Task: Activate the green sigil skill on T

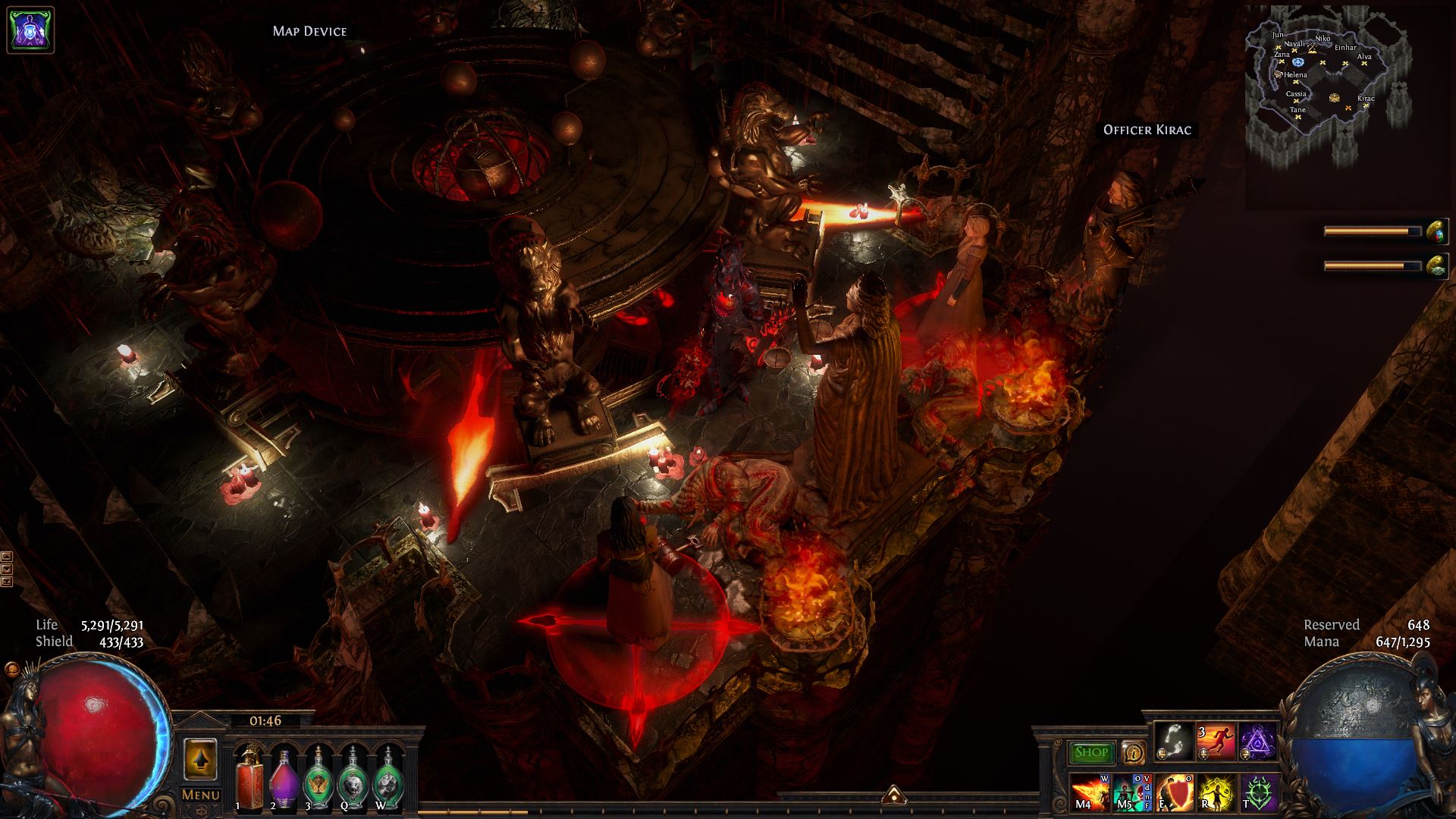Action: click(1257, 792)
